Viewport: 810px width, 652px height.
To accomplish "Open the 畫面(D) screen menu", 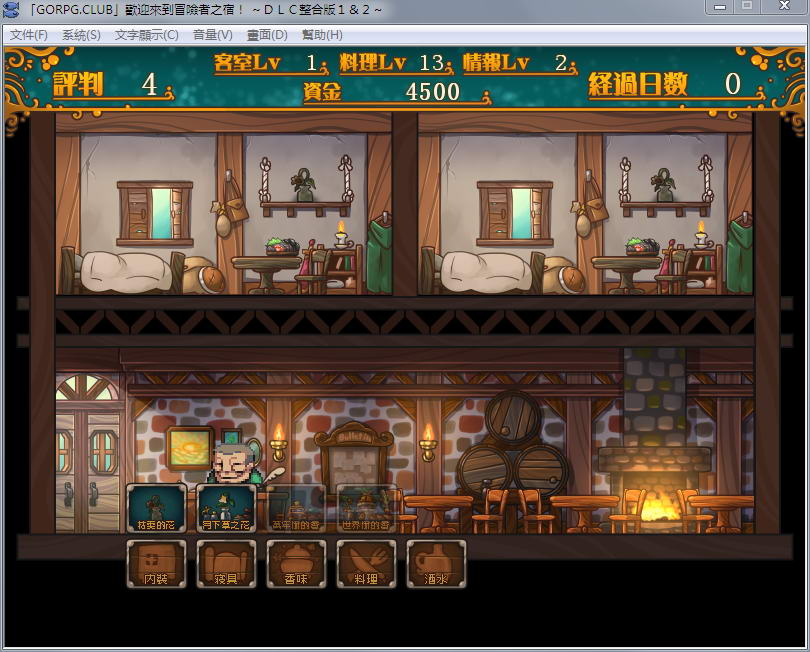I will [267, 35].
